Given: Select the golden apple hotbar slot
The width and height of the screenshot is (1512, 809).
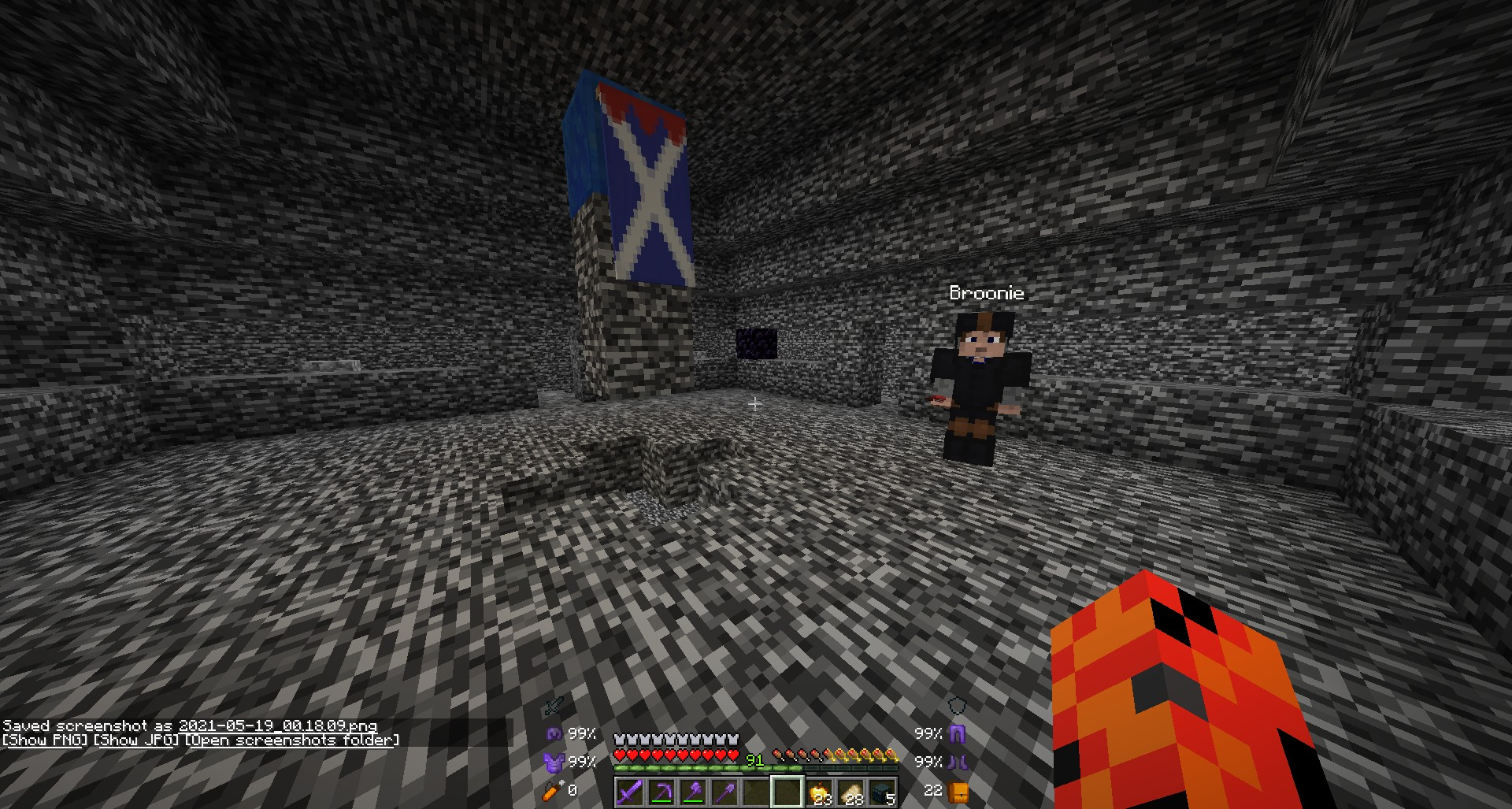Looking at the screenshot, I should pyautogui.click(x=819, y=792).
